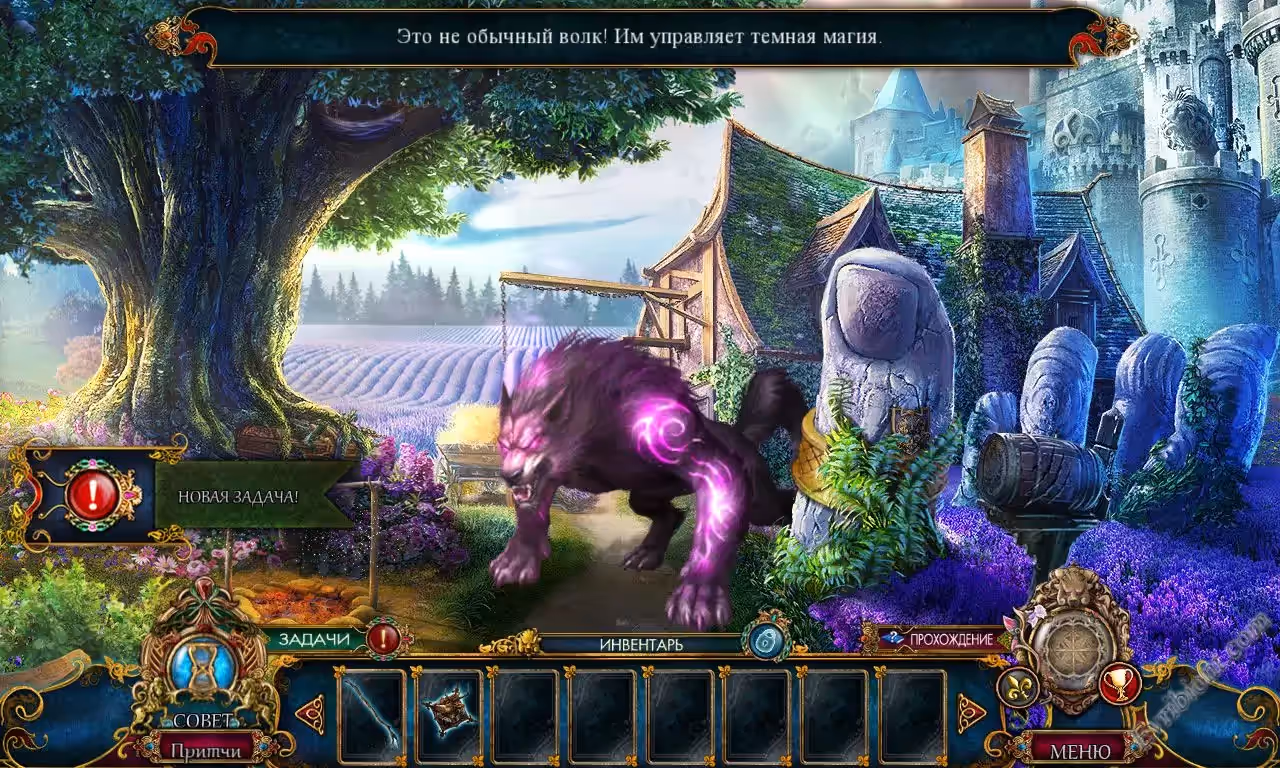This screenshot has width=1280, height=768.
Task: Click the Инвентарь panel label
Action: tap(641, 644)
